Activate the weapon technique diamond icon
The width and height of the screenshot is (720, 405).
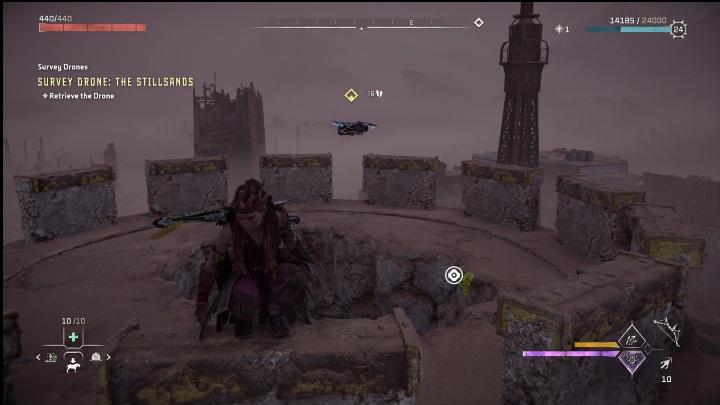(x=633, y=341)
